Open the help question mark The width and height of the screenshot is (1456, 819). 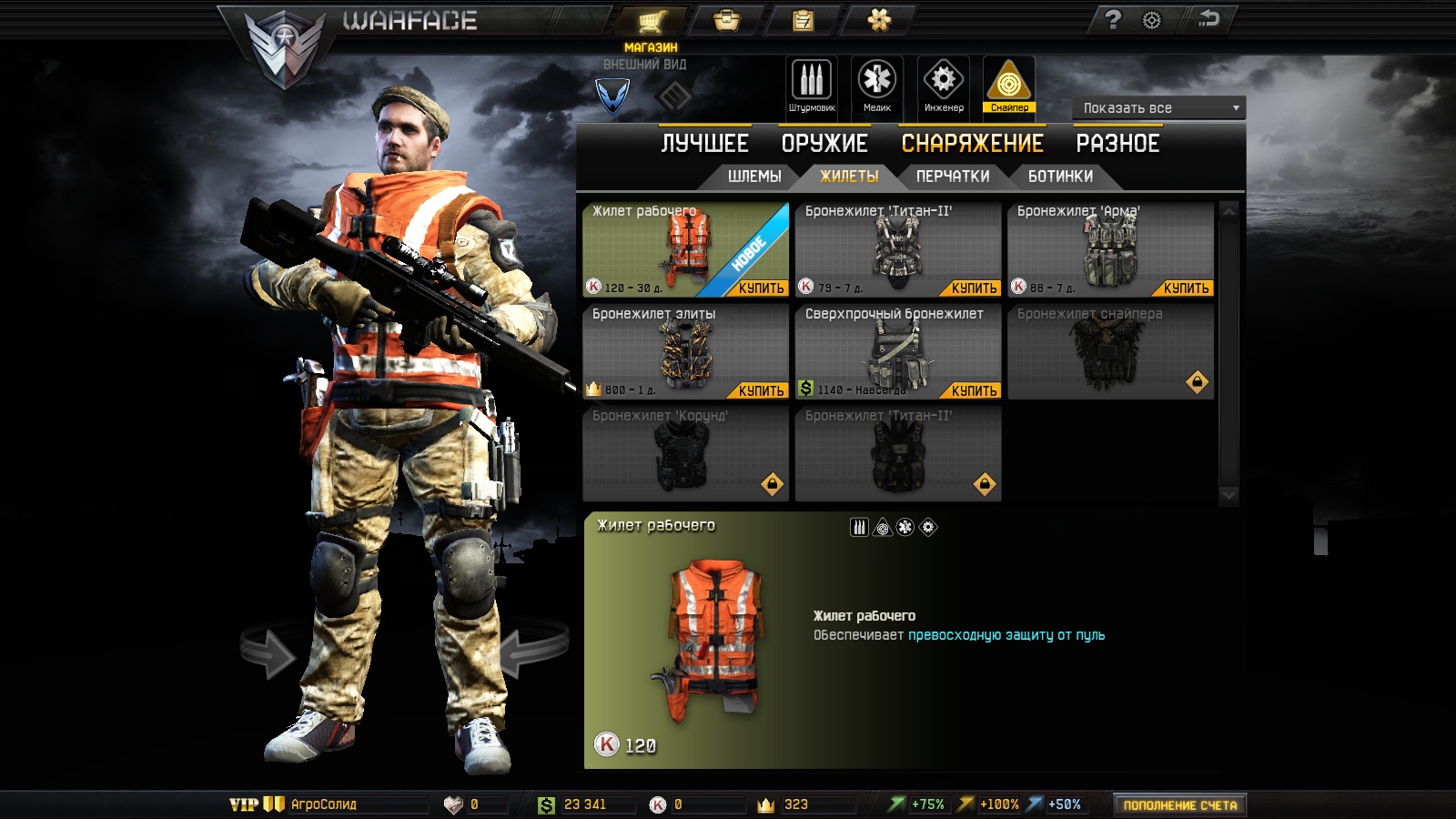[x=1113, y=20]
